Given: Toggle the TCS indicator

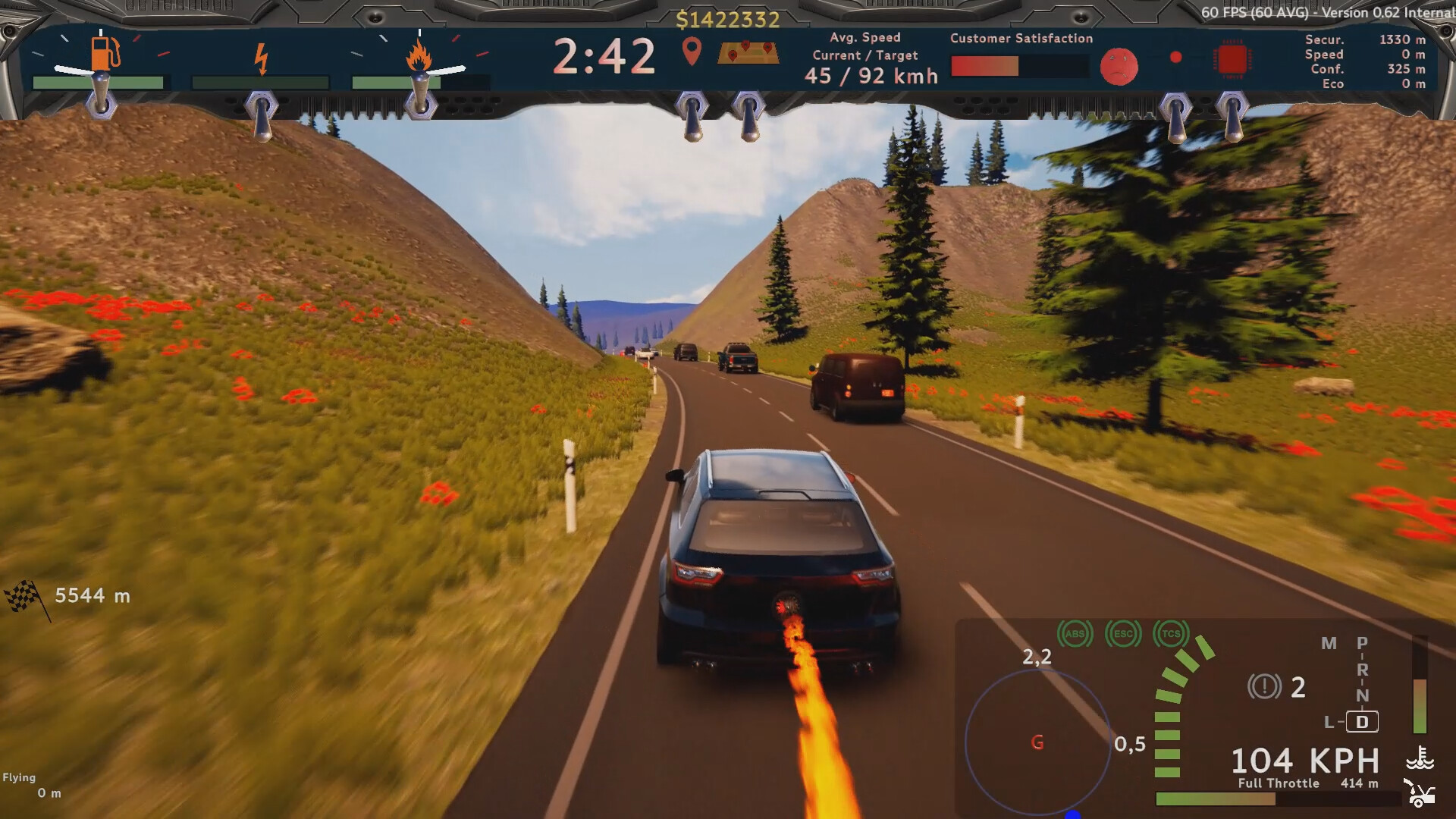Looking at the screenshot, I should tap(1171, 634).
